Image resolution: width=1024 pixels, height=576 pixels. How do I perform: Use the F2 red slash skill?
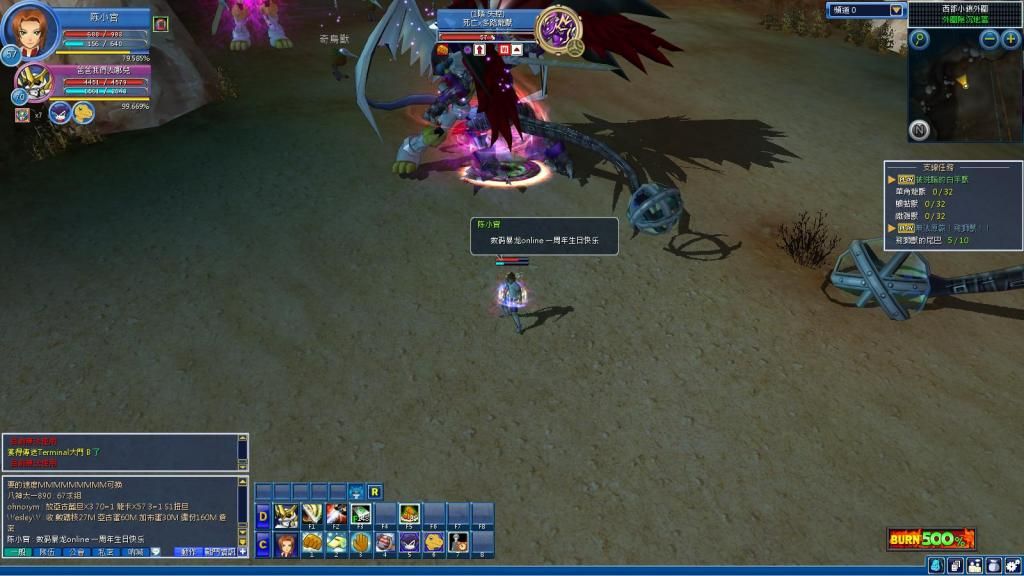(x=336, y=515)
